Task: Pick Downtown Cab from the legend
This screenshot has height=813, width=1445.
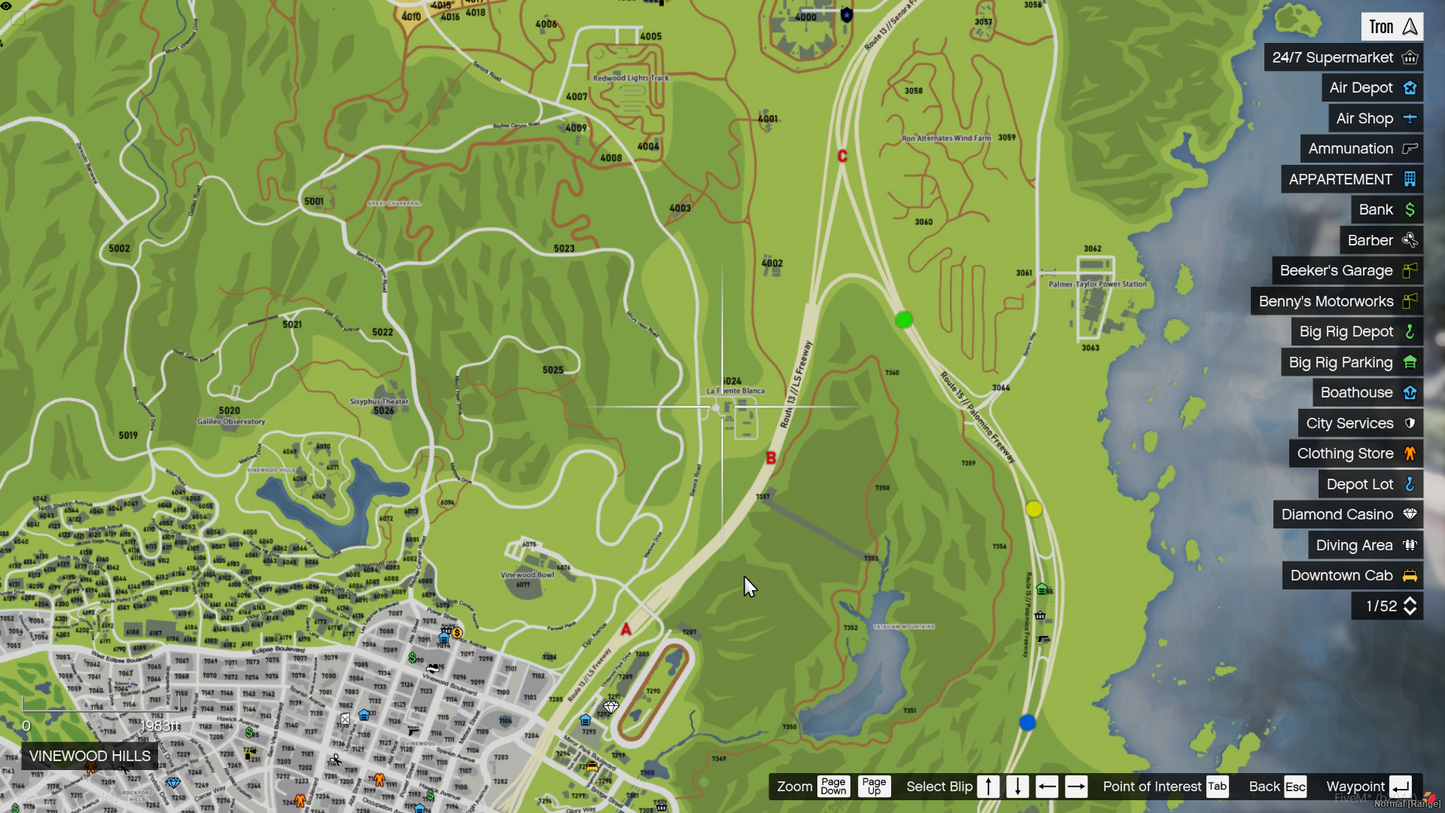Action: (x=1352, y=575)
